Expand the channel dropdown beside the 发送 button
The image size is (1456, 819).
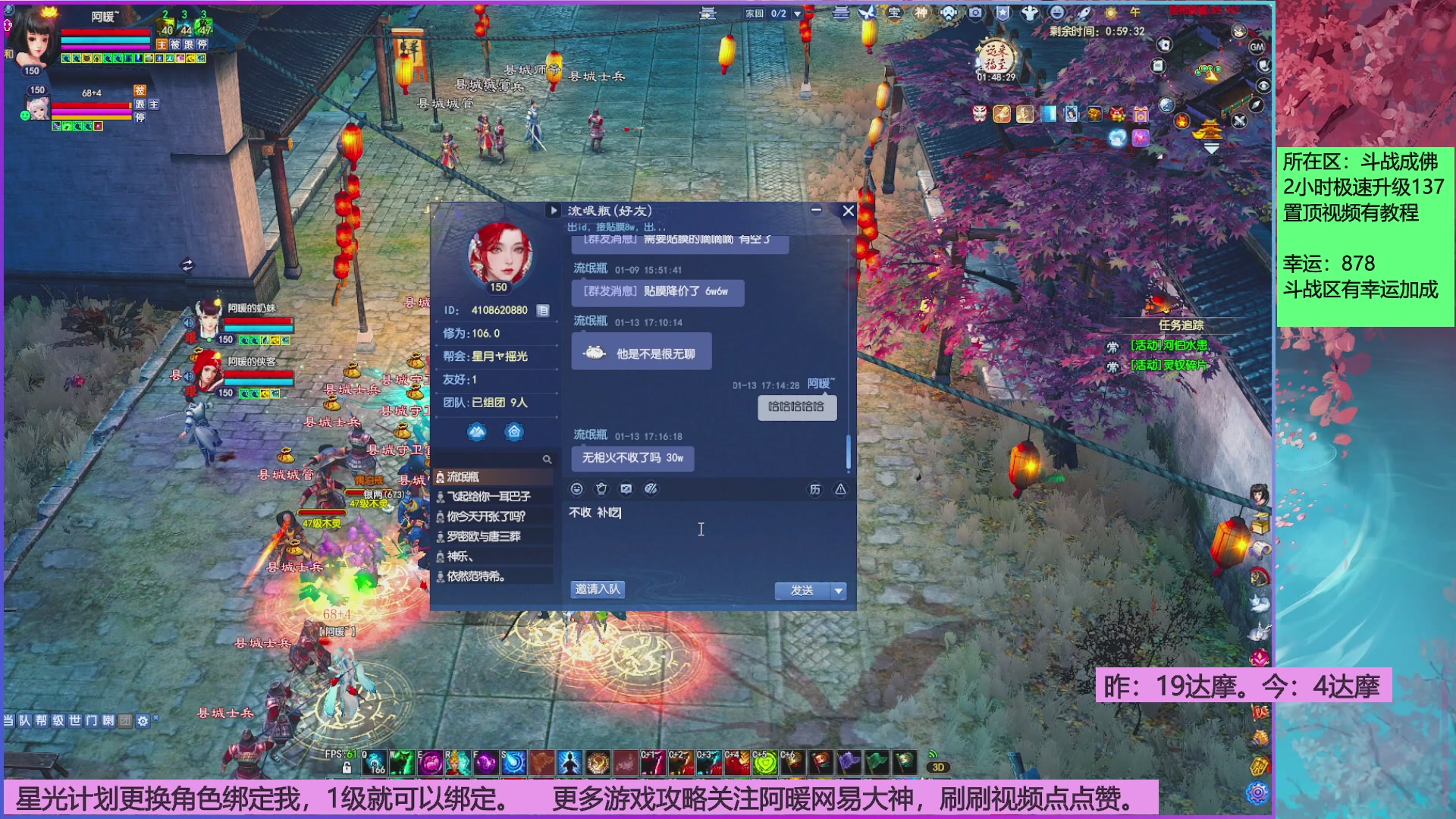[x=837, y=590]
